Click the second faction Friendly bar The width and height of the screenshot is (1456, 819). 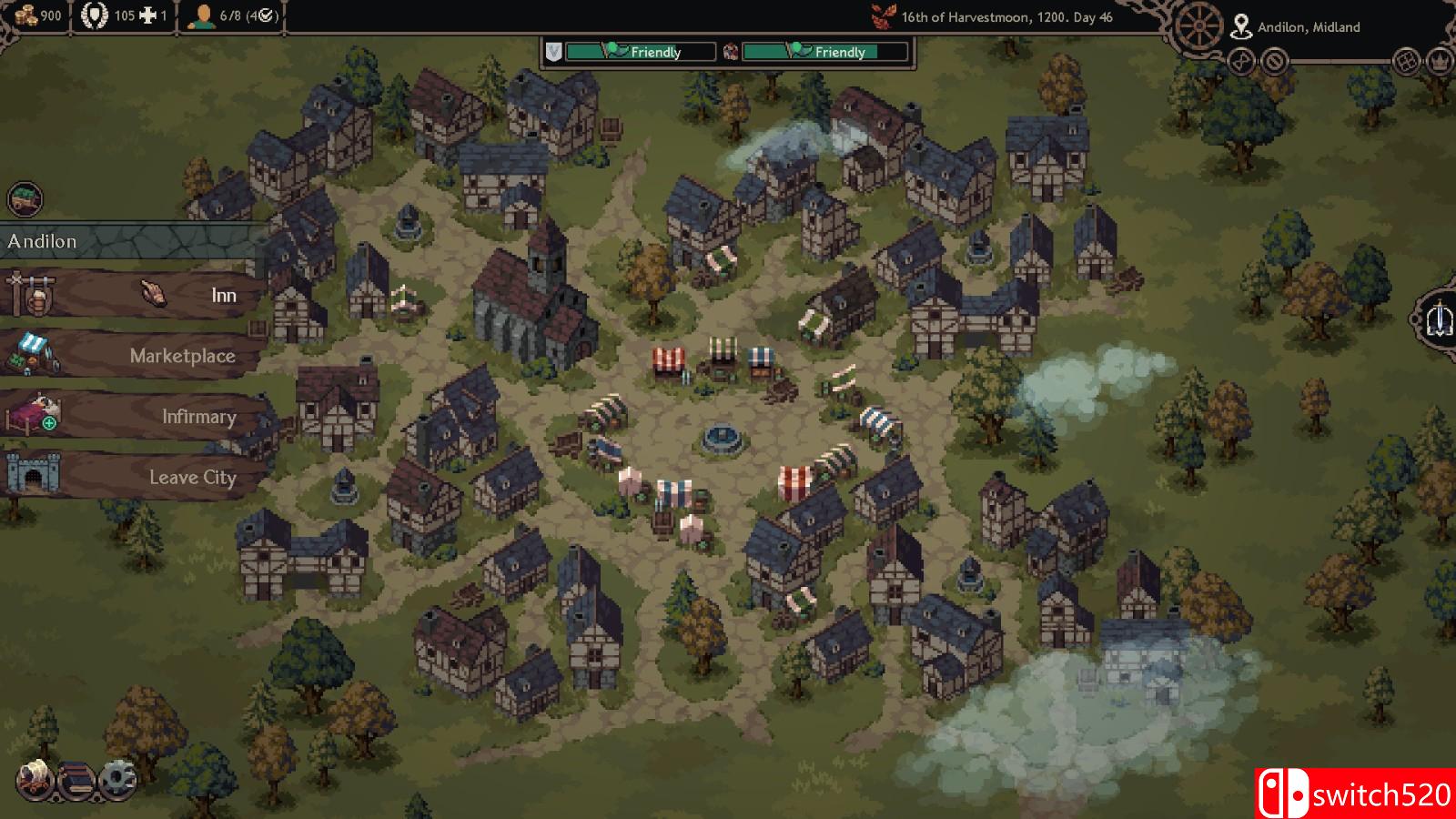824,52
